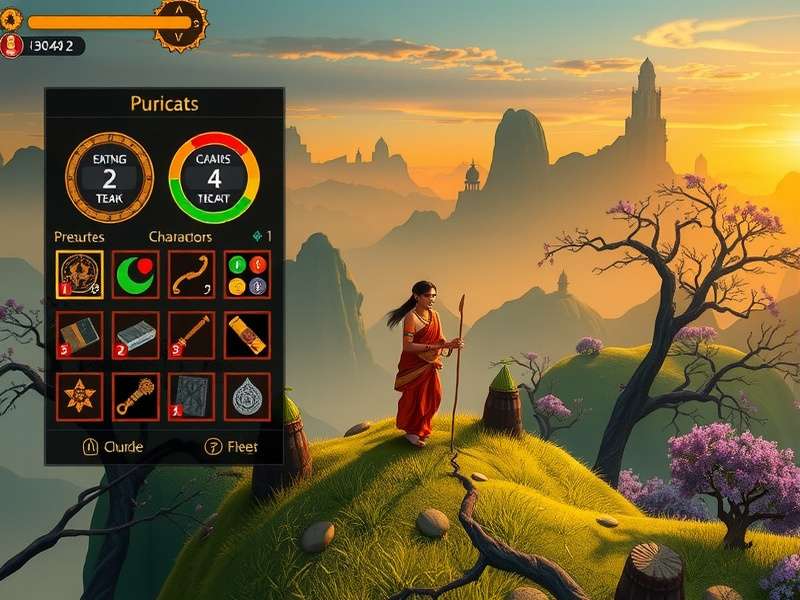Open the slot with four colored orbs
Screen dimensions: 800x600
pos(246,274)
